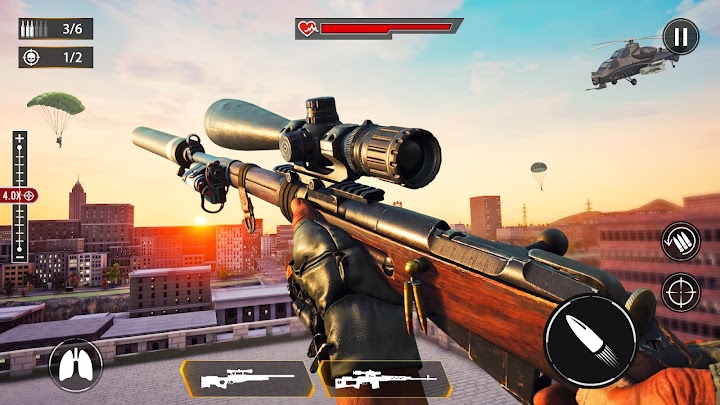Click the plus end of the zoom slider
The width and height of the screenshot is (720, 405).
[x=19, y=139]
